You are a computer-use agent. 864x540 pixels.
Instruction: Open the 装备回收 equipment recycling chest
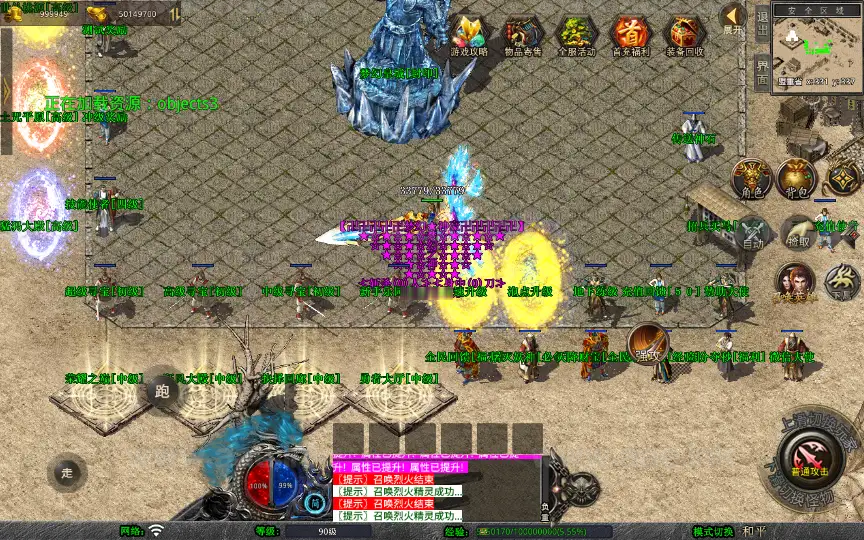(x=685, y=36)
